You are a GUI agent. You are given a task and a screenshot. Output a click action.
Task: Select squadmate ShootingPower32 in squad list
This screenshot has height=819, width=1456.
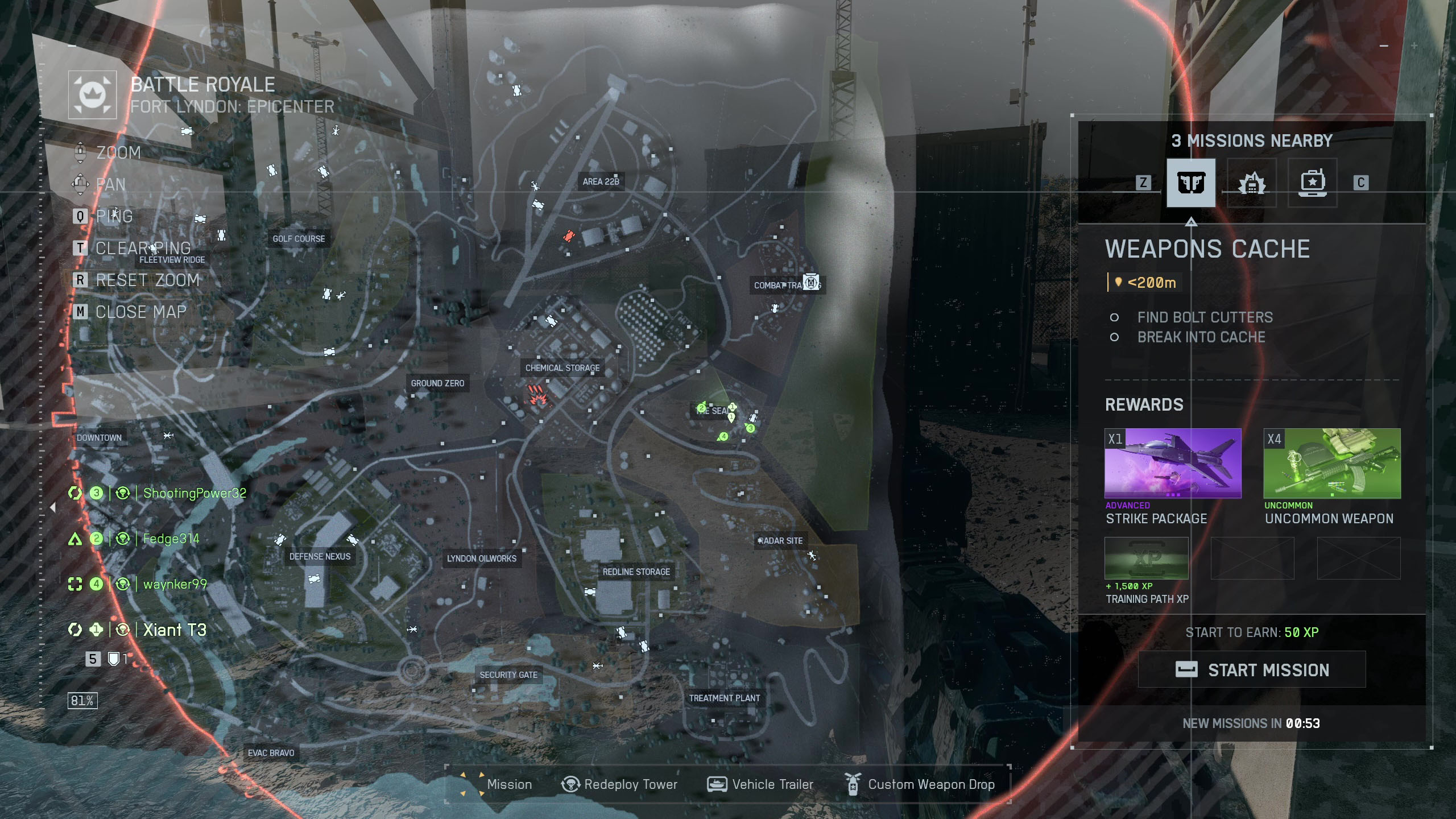tap(194, 493)
